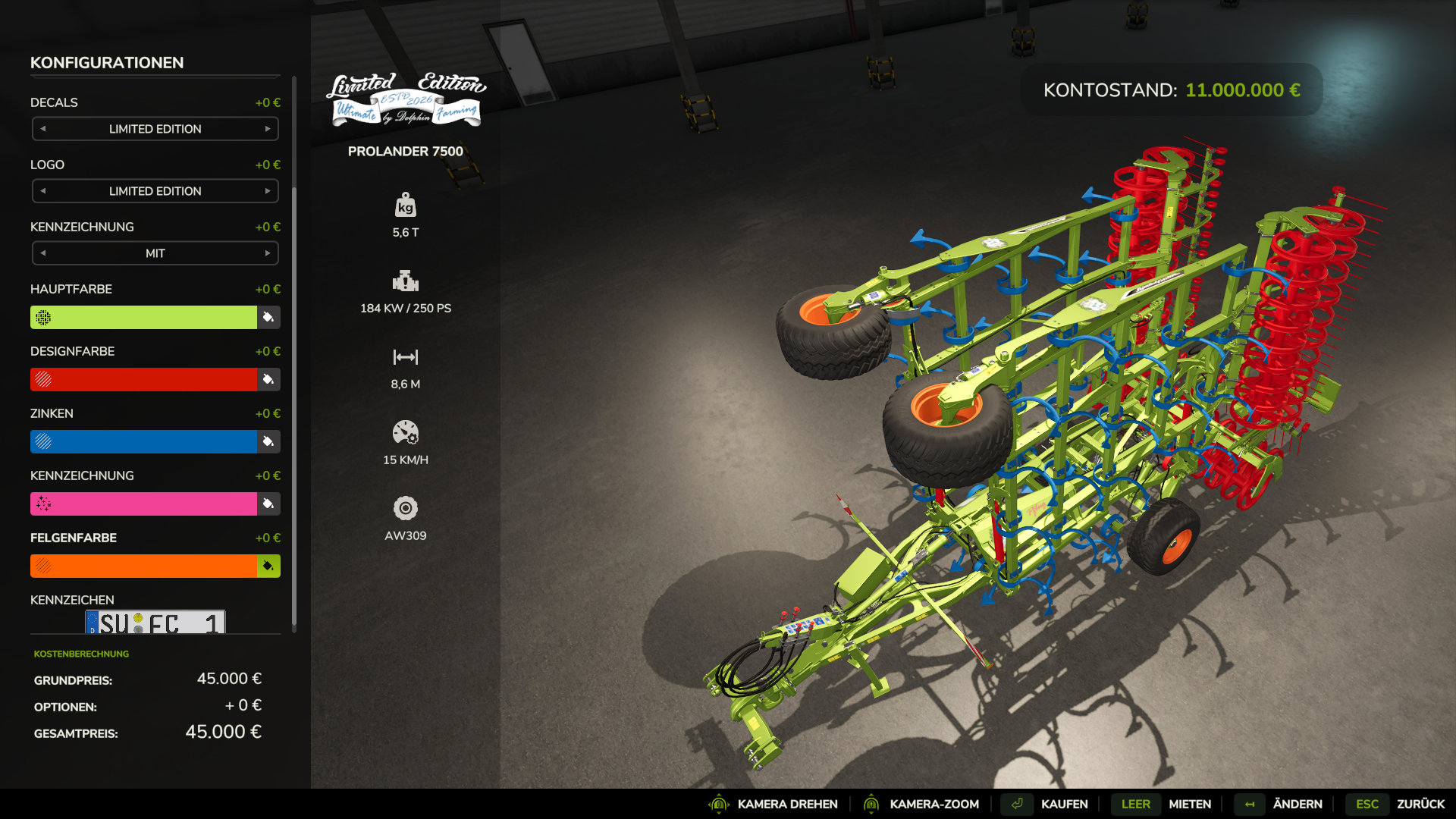The image size is (1456, 819).
Task: Choose next Logo option with right arrow
Action: click(x=268, y=191)
